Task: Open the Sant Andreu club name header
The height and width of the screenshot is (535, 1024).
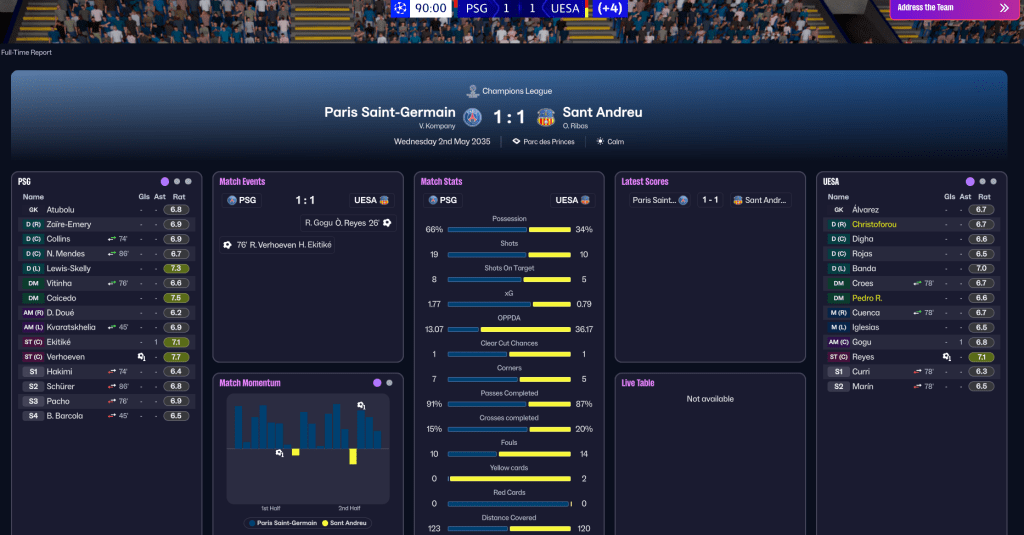Action: coord(602,113)
